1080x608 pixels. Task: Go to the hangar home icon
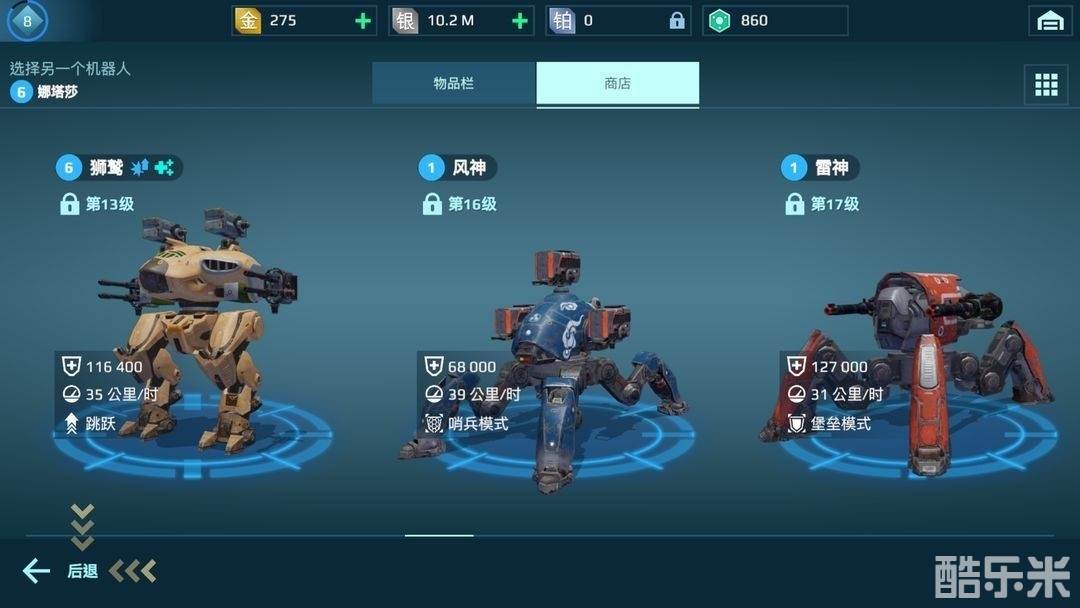click(x=1050, y=21)
